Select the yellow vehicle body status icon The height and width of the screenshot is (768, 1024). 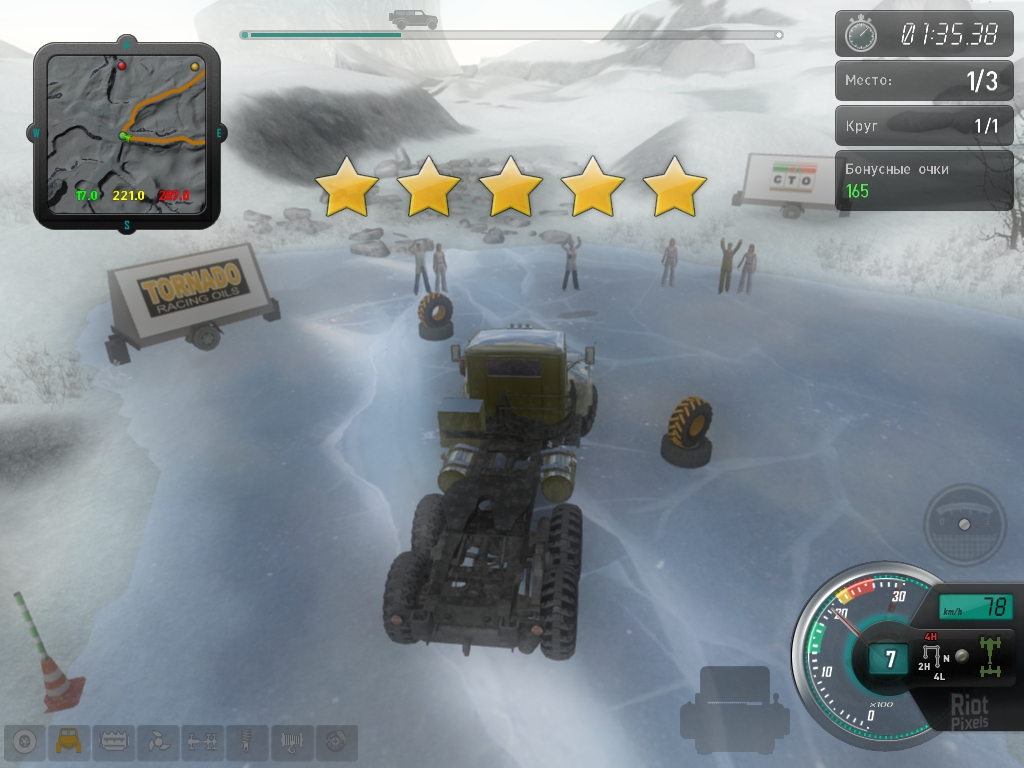point(69,742)
